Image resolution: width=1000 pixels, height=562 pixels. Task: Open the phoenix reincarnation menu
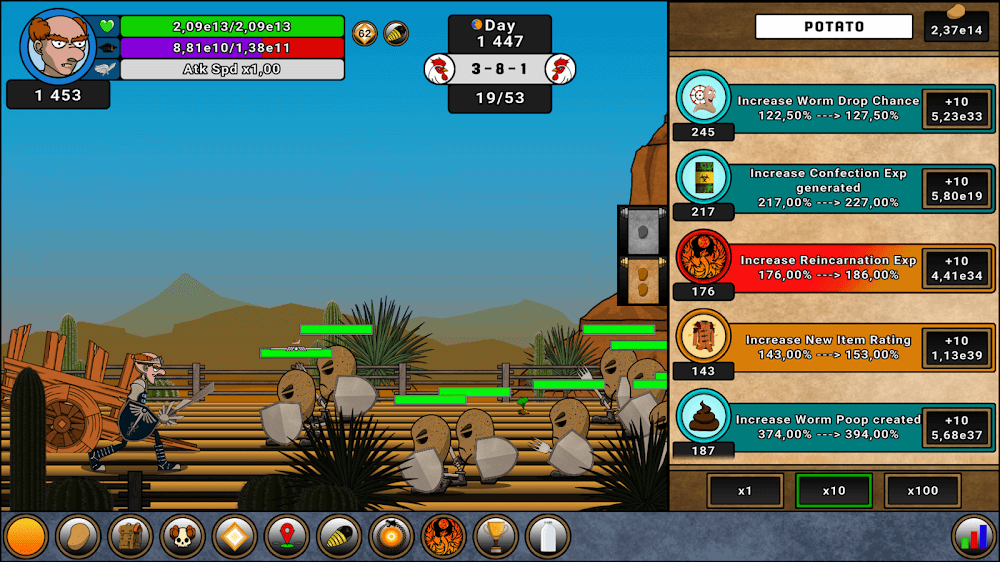(x=444, y=537)
